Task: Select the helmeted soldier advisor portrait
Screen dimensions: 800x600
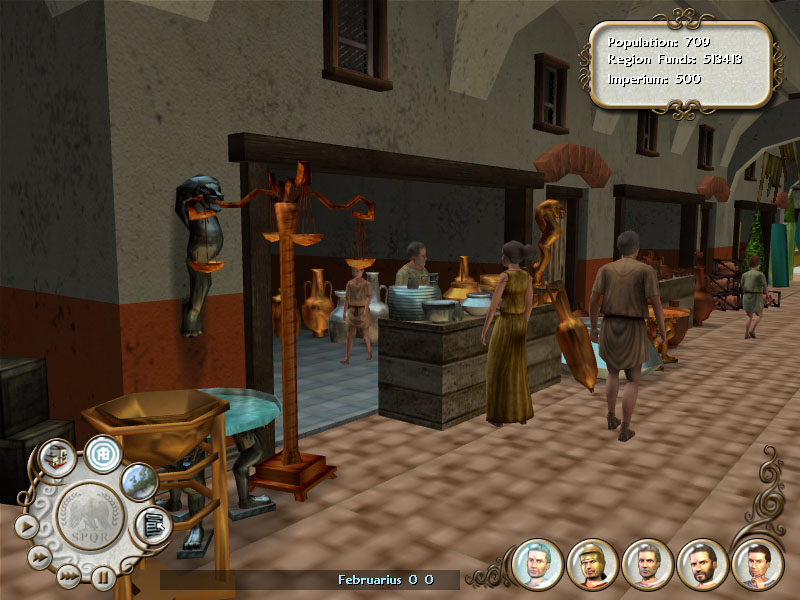Action: click(592, 564)
